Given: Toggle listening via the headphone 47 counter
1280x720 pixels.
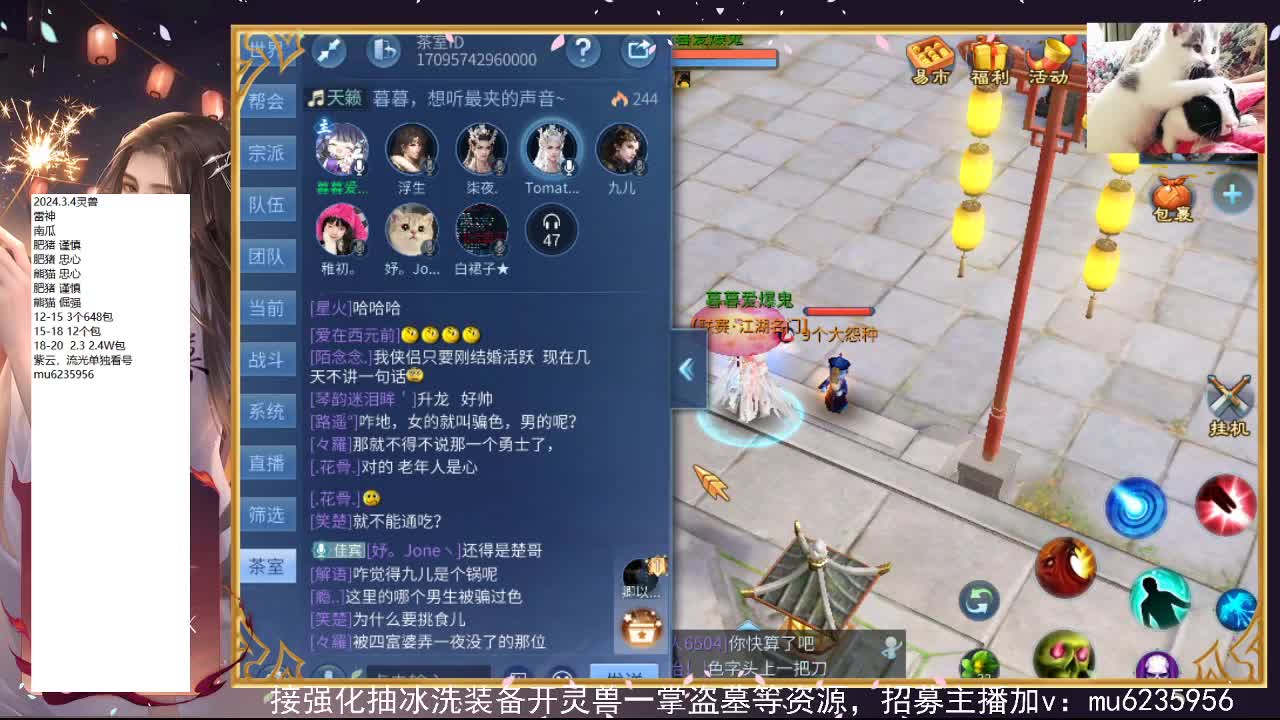Looking at the screenshot, I should coord(551,230).
